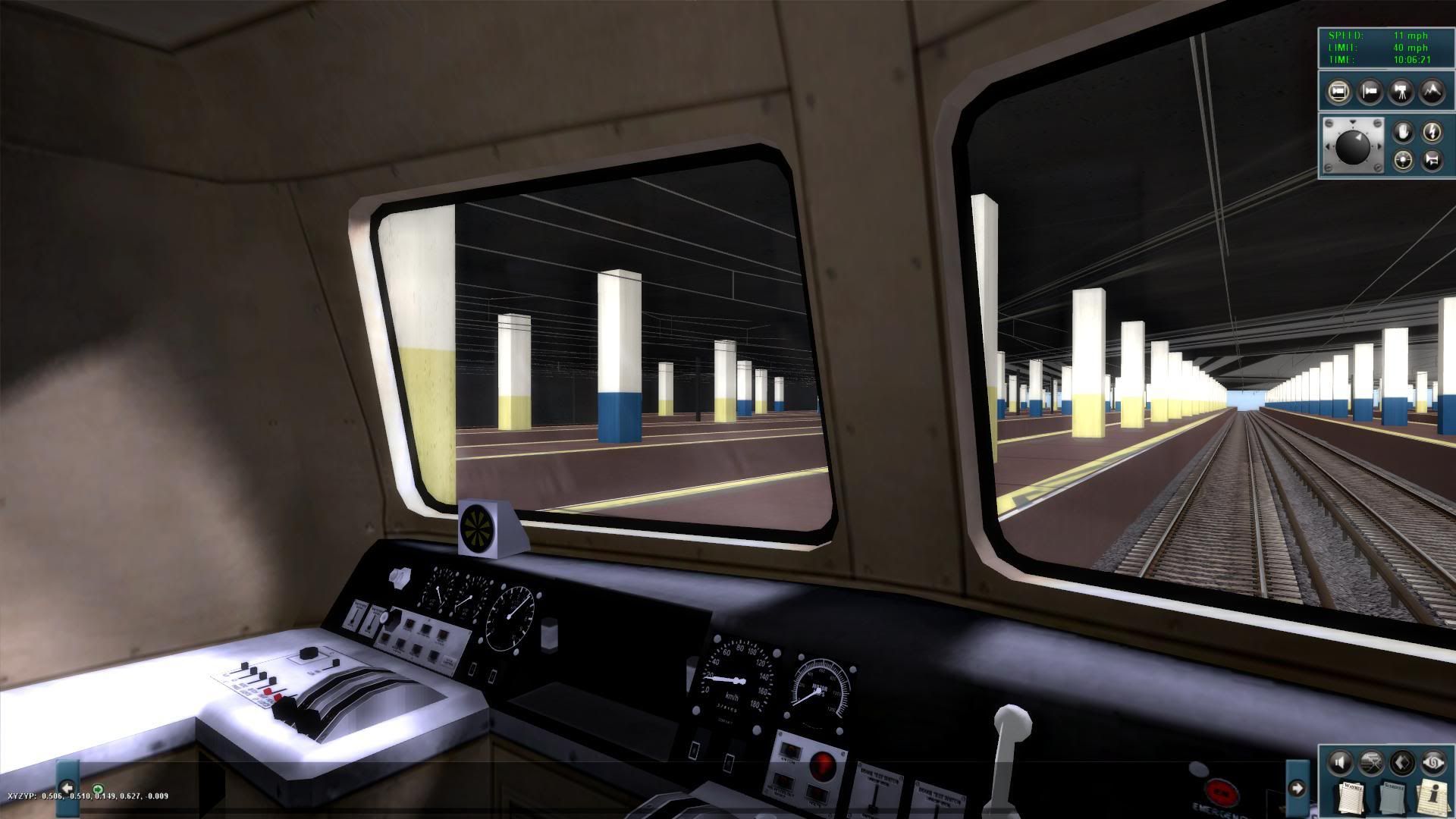This screenshot has width=1456, height=819.
Task: Select the external chase camera view
Action: click(x=1370, y=93)
